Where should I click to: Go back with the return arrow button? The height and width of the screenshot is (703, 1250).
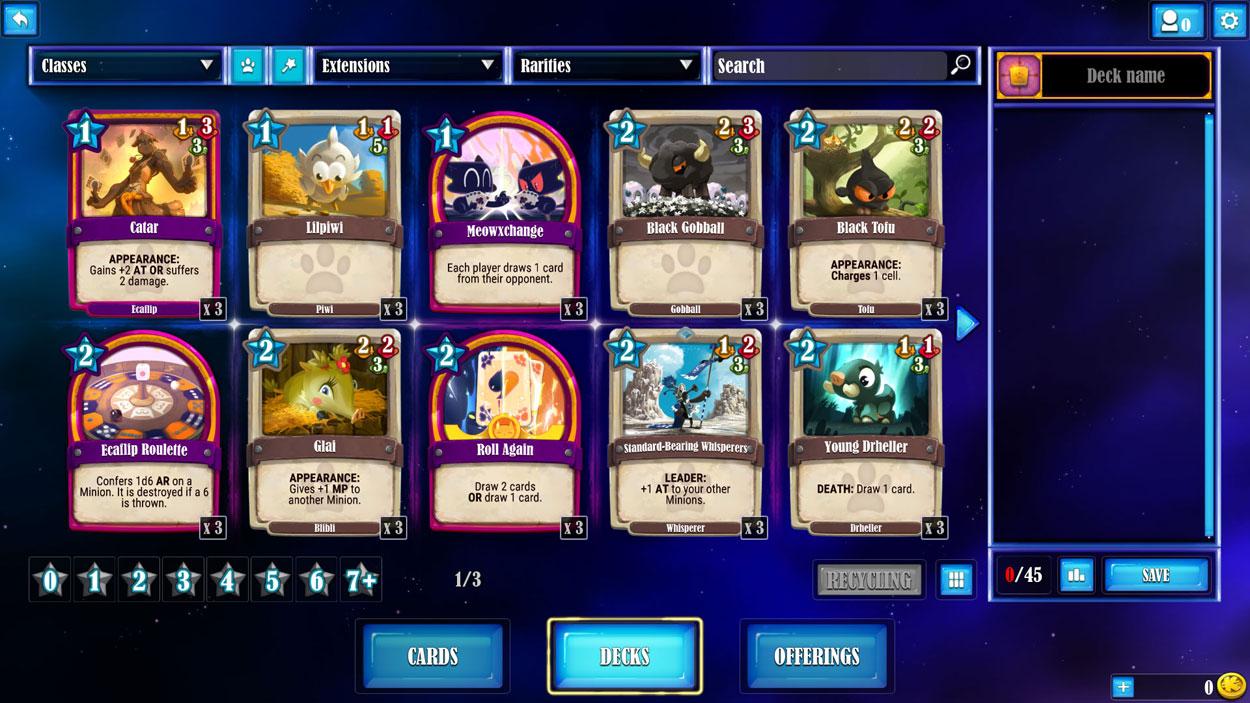tap(19, 19)
